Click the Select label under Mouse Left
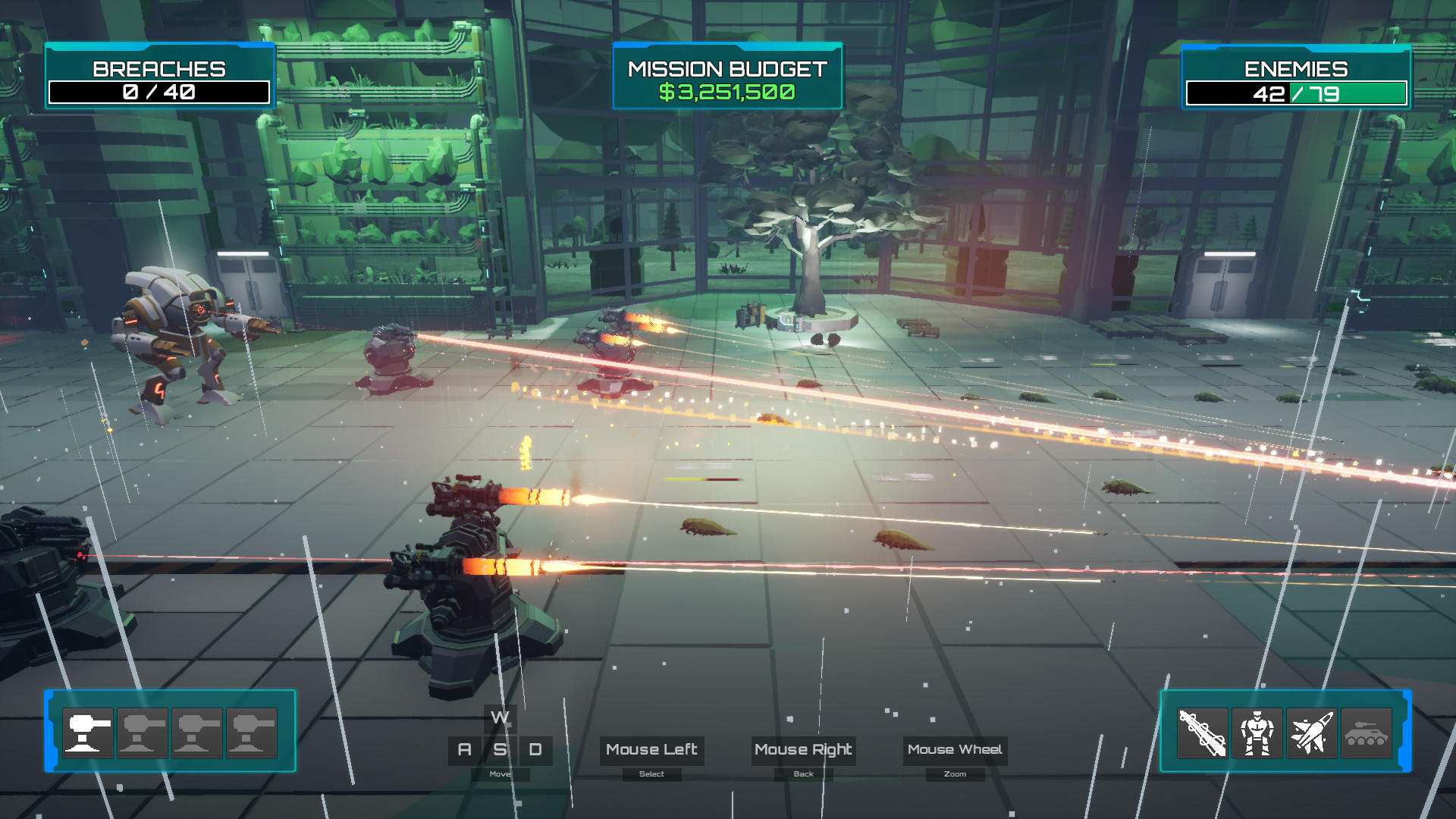The height and width of the screenshot is (819, 1456). pyautogui.click(x=651, y=773)
